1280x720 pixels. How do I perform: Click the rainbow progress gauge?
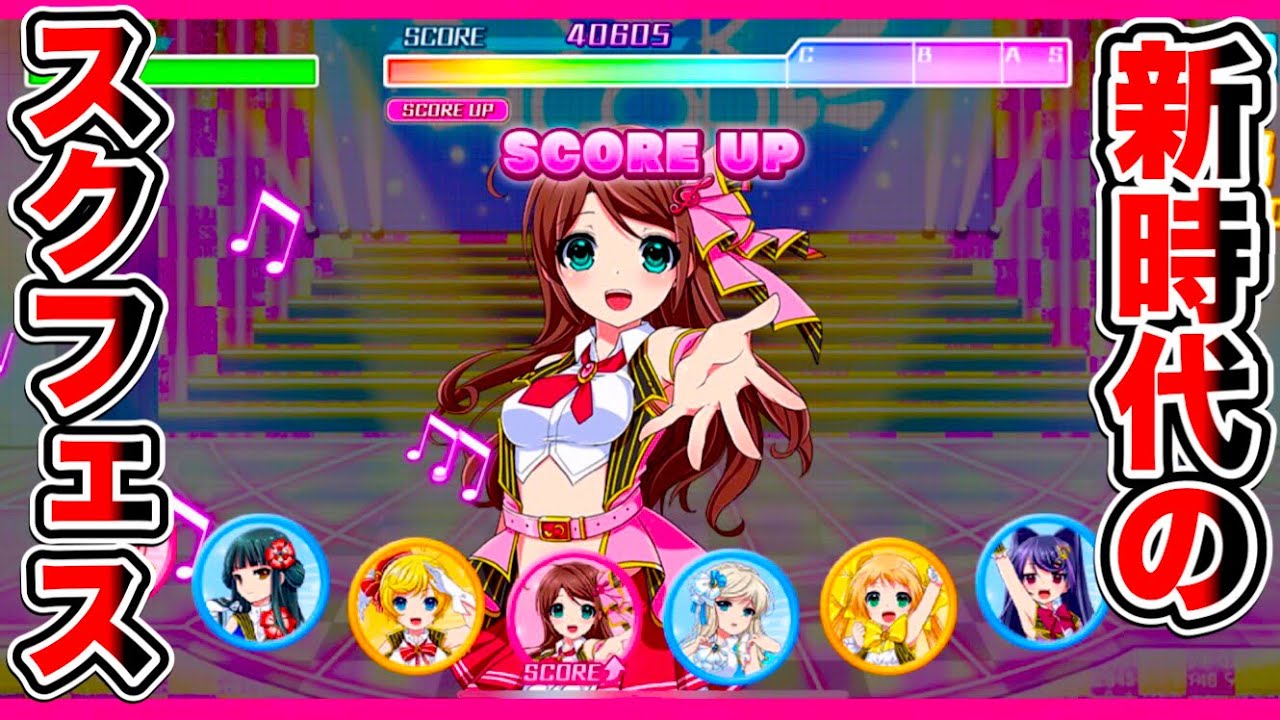590,69
